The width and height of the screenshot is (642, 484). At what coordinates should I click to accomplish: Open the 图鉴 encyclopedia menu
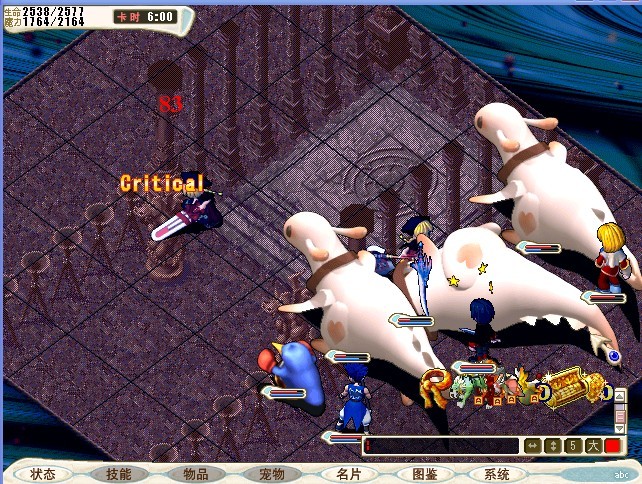pyautogui.click(x=424, y=474)
